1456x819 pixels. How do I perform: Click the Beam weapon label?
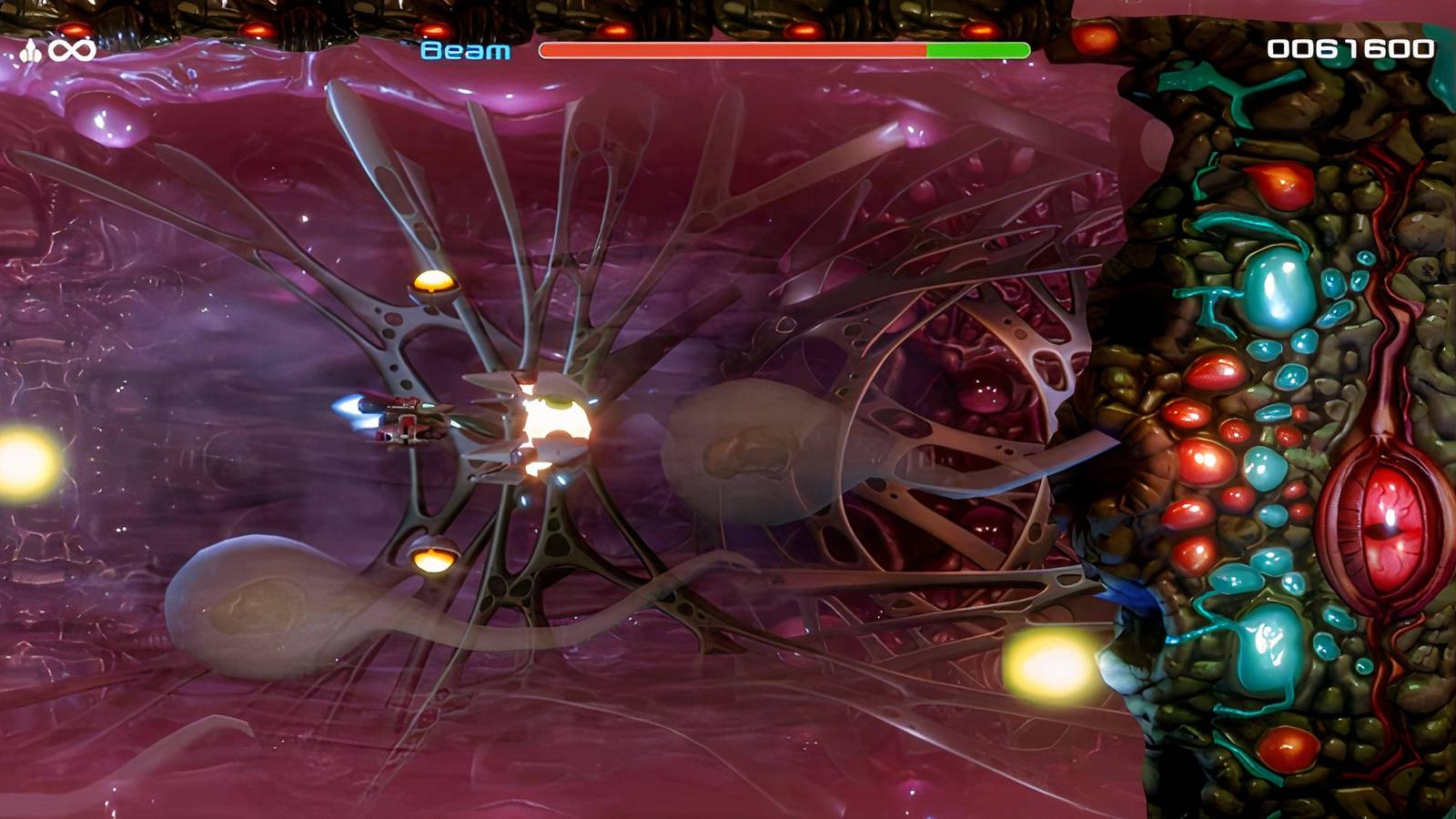coord(467,51)
